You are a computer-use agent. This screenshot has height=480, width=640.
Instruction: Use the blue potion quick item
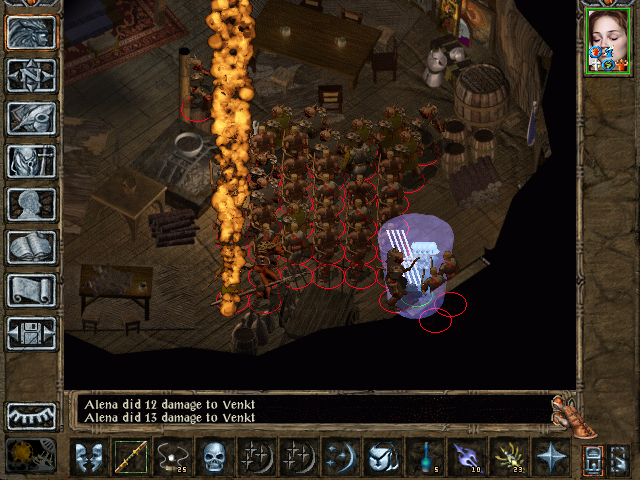pyautogui.click(x=425, y=457)
